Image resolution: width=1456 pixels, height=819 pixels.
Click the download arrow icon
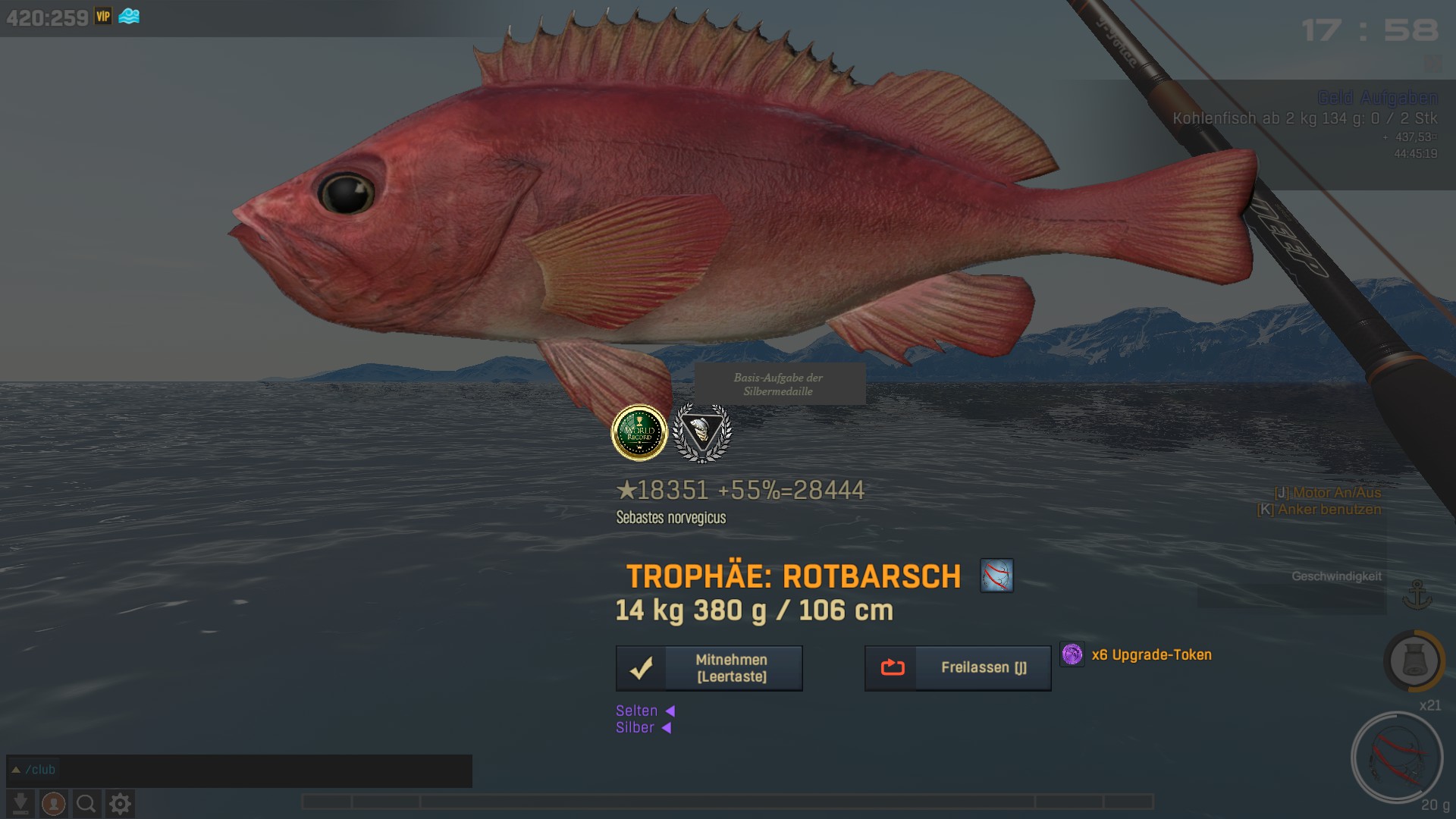20,803
